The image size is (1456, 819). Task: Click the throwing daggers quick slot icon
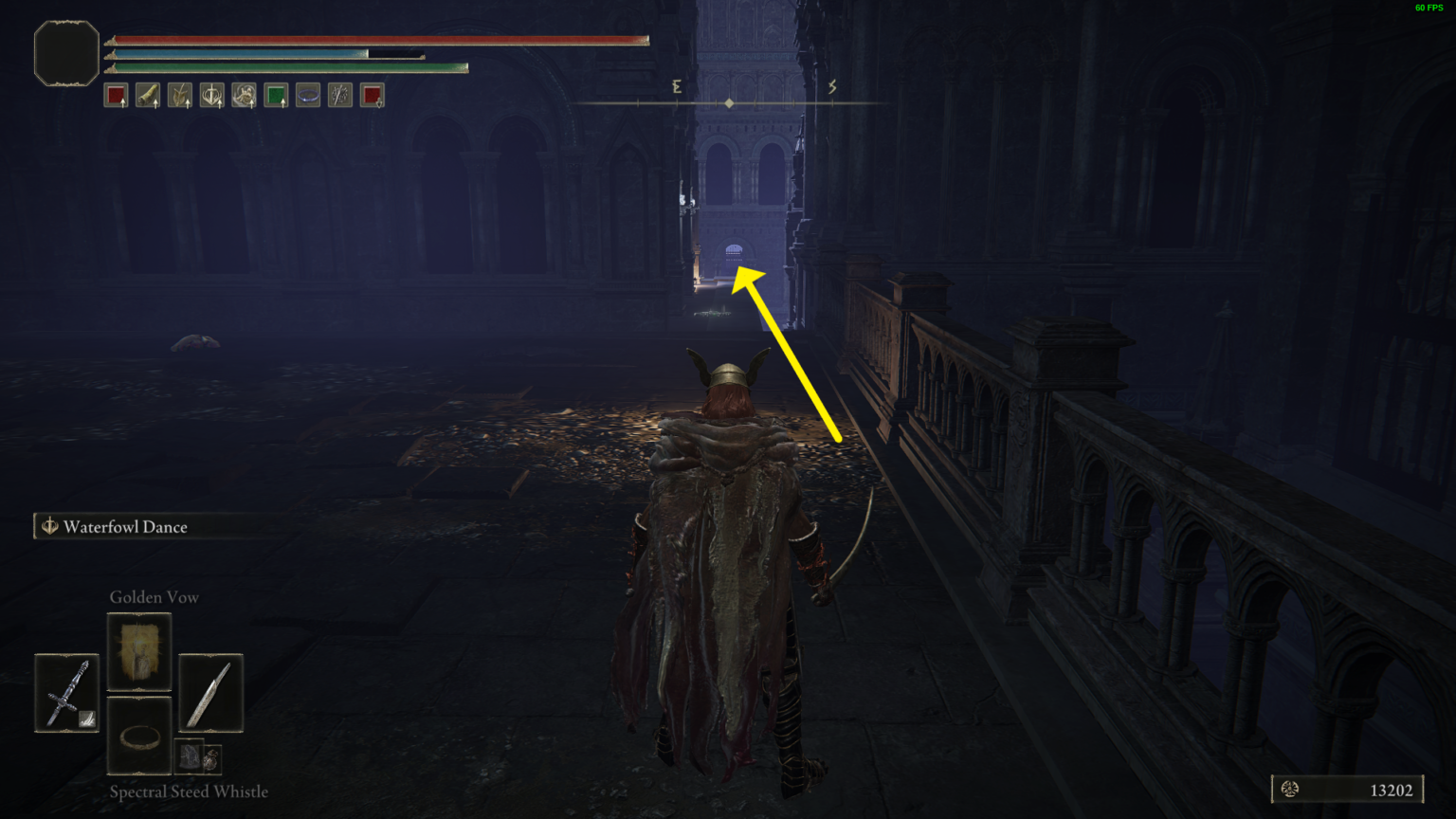(x=338, y=94)
